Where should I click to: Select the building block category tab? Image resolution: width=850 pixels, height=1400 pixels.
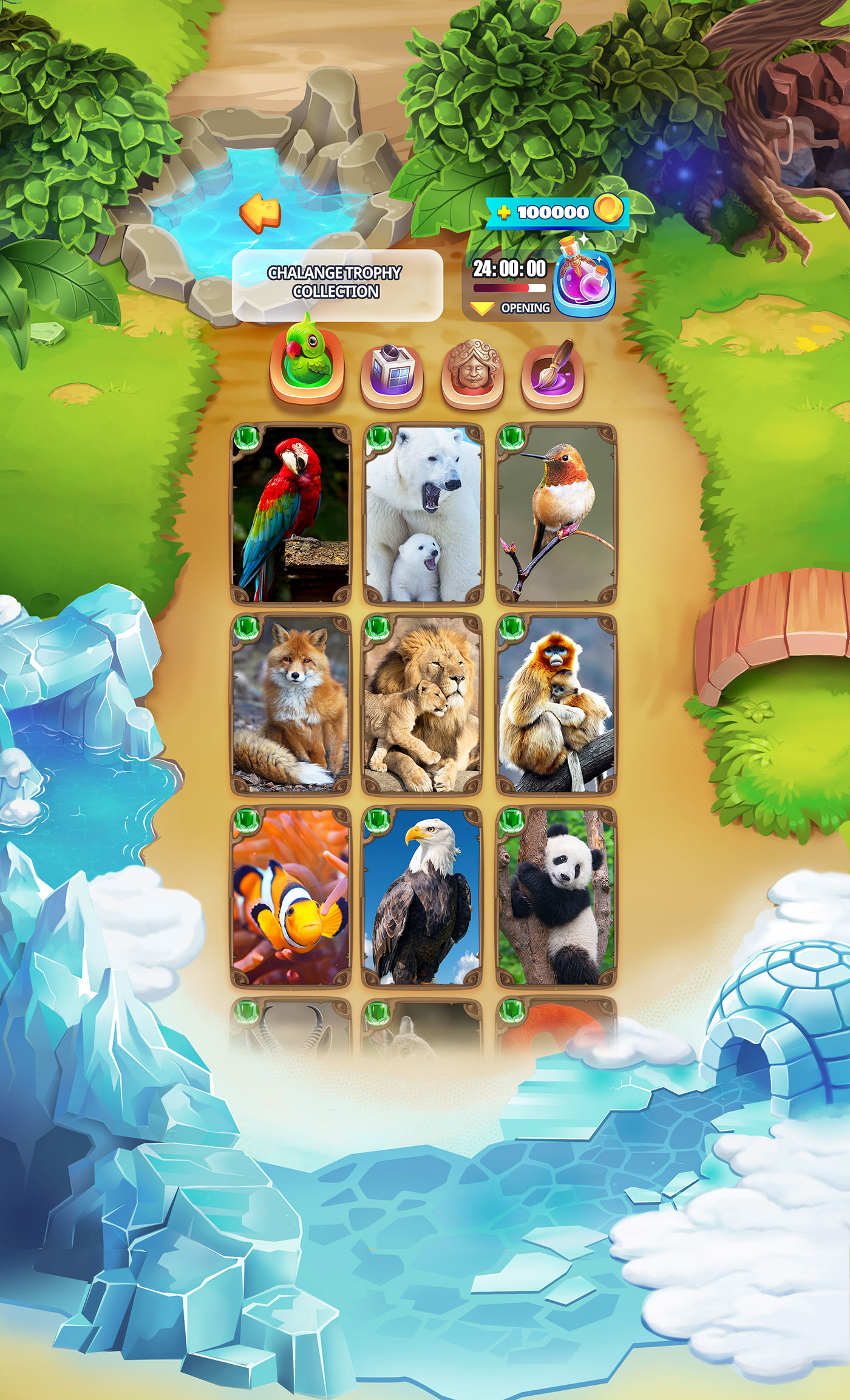pyautogui.click(x=392, y=372)
